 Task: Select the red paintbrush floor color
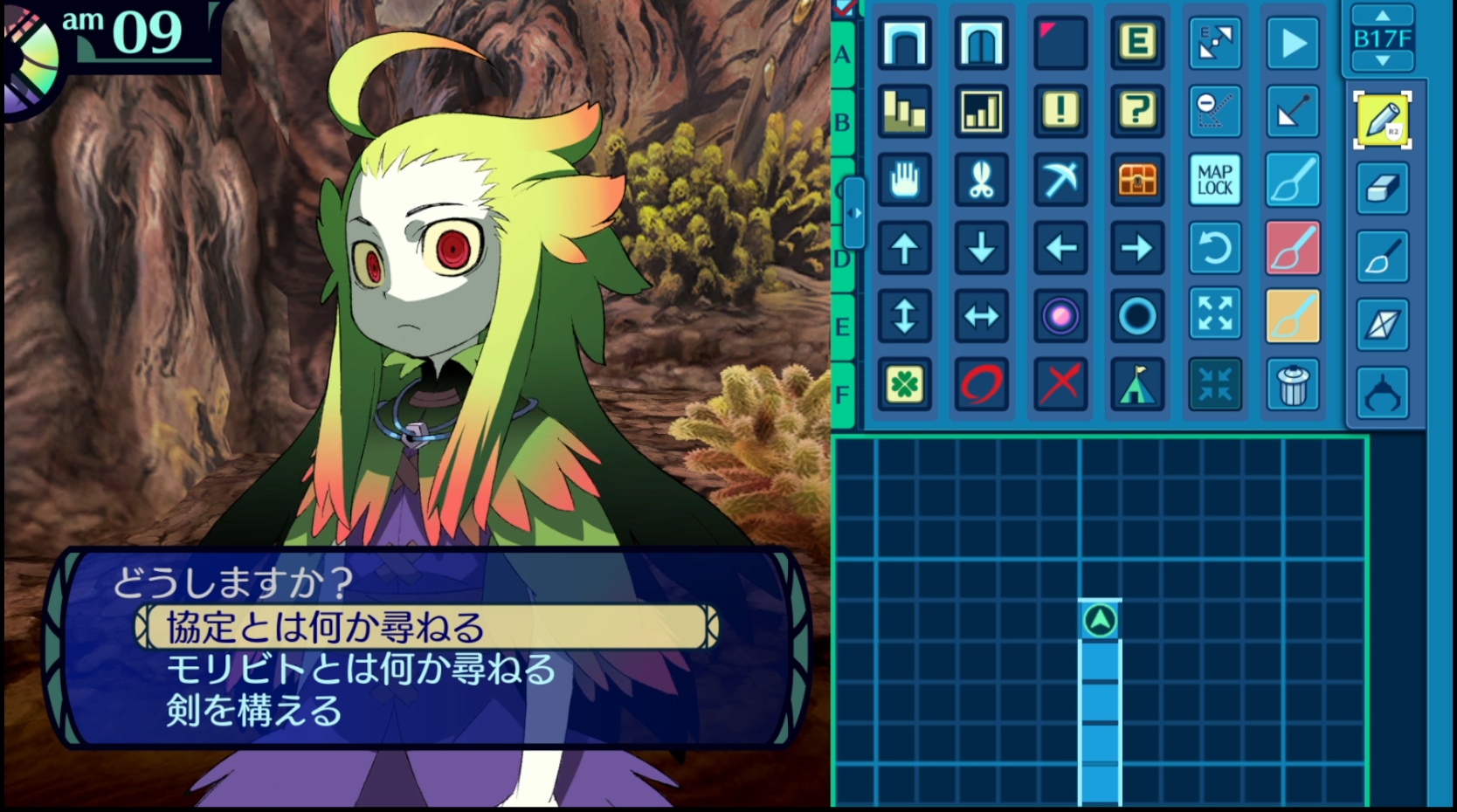[1293, 248]
